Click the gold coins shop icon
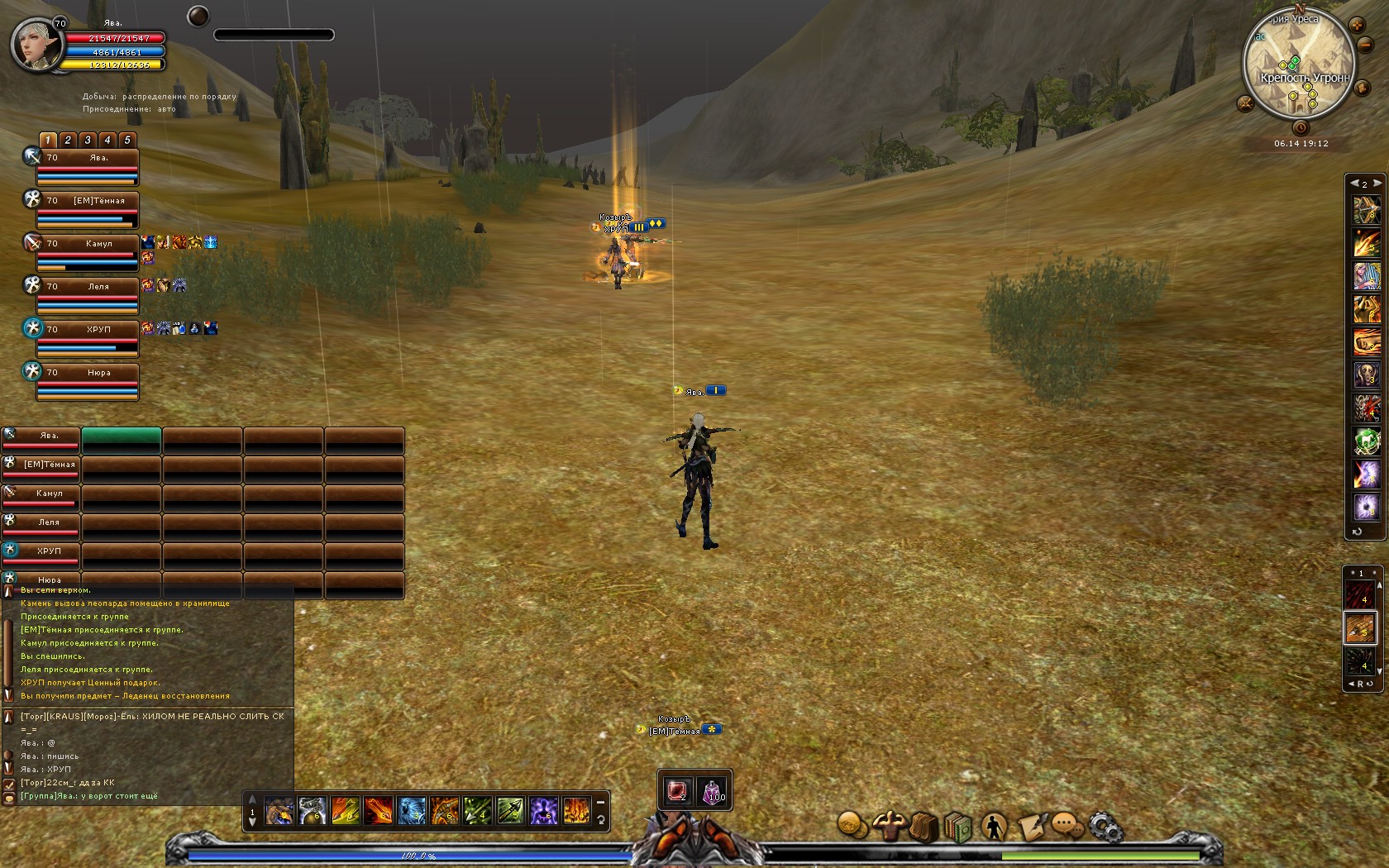This screenshot has width=1389, height=868. coord(852,825)
